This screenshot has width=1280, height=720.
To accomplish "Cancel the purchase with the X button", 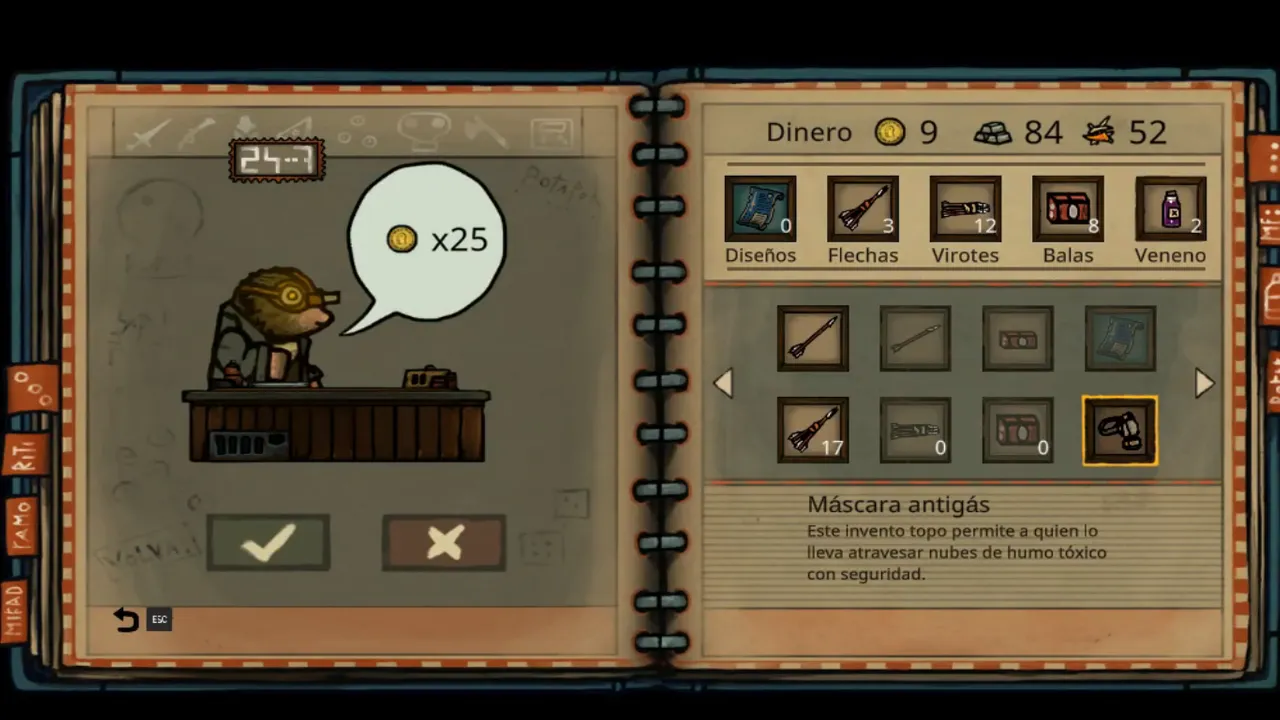I will (x=444, y=542).
